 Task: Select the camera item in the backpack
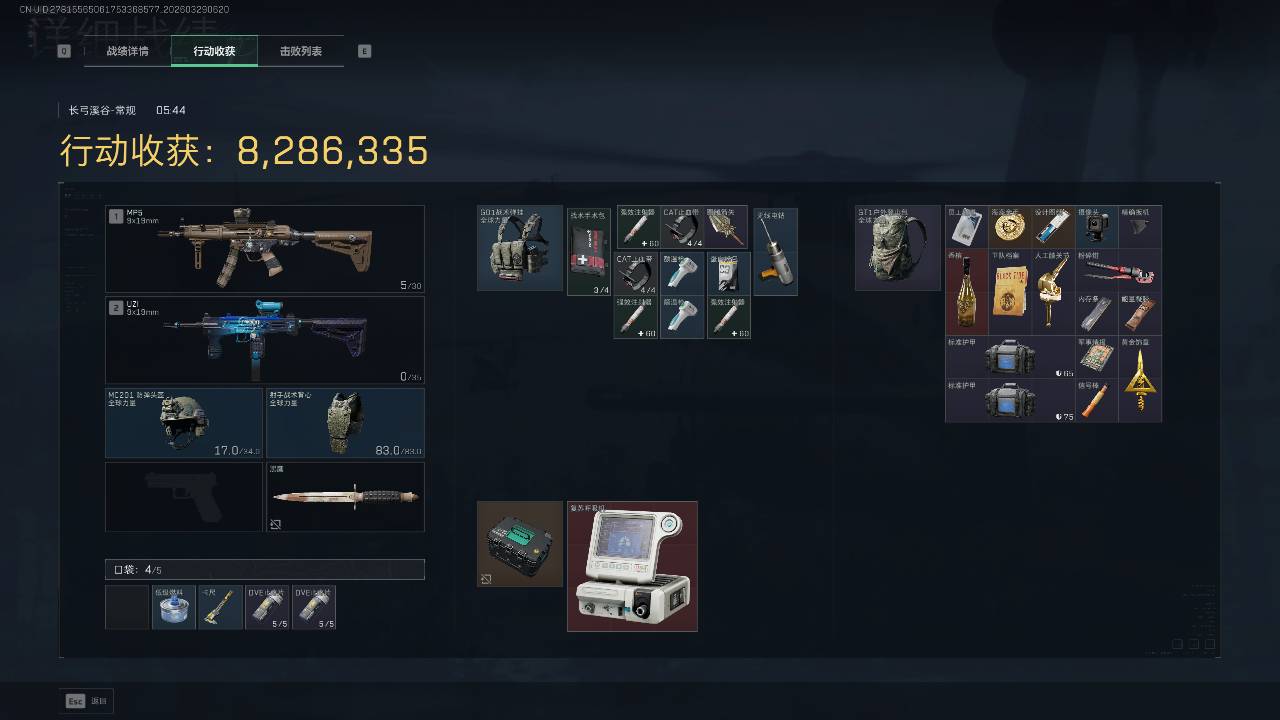1096,227
